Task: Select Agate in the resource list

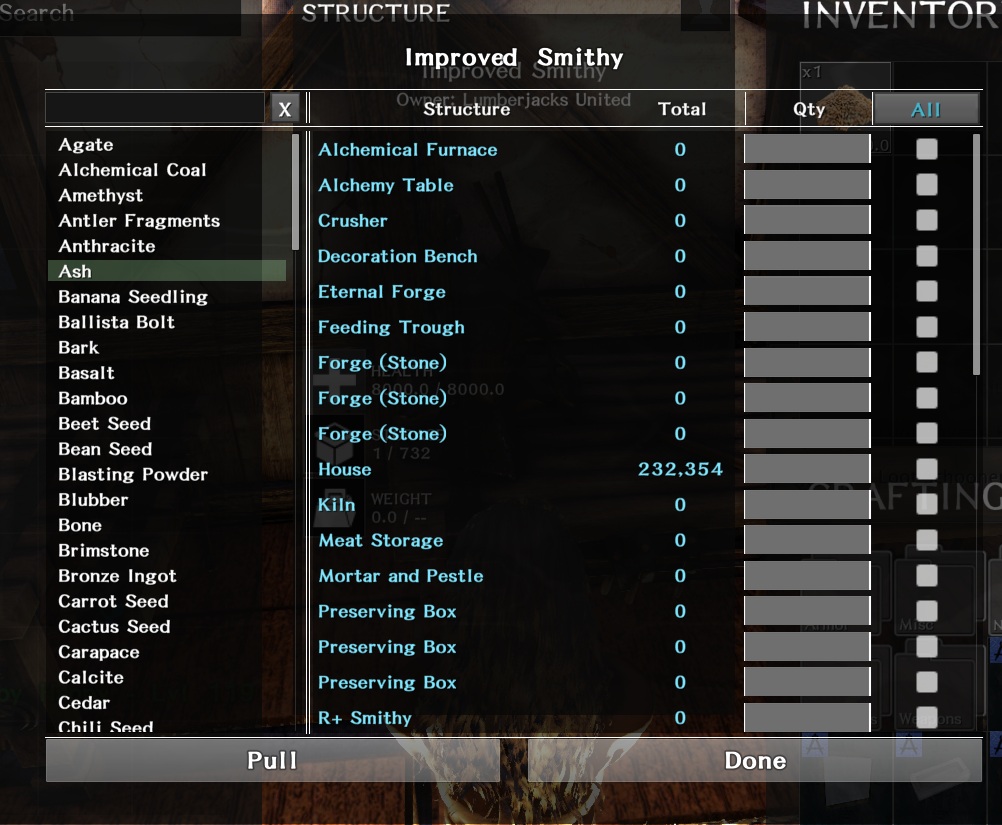Action: pos(86,145)
